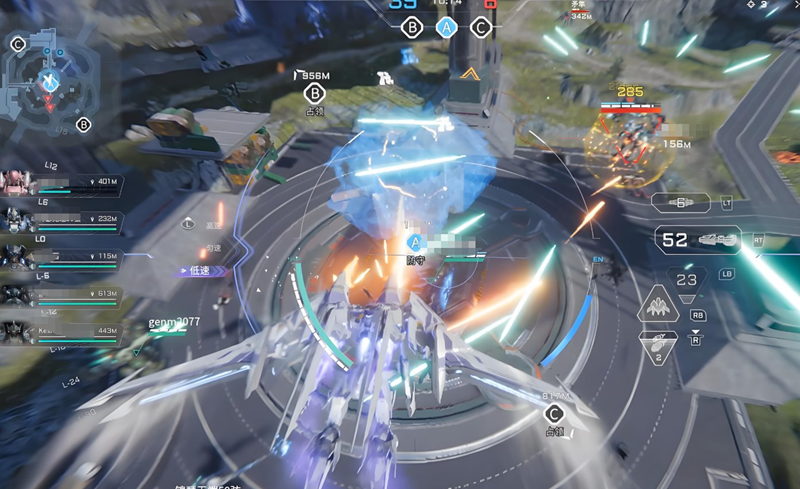Screen dimensions: 800x489
Task: Use the bomb item with 2 charges
Action: click(x=658, y=350)
